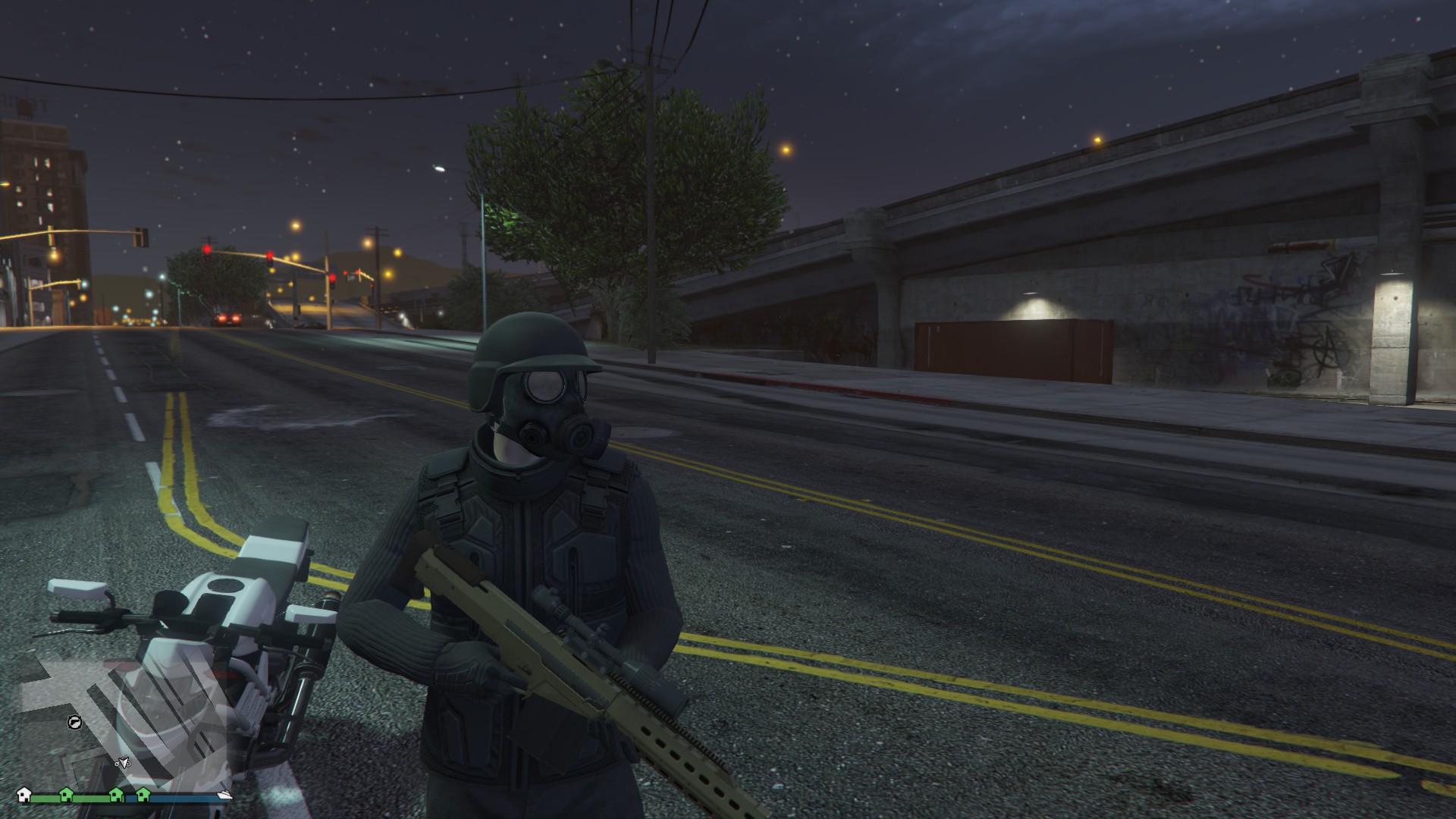Image resolution: width=1456 pixels, height=819 pixels.
Task: Click the player arrow marker on minimap
Action: point(122,762)
